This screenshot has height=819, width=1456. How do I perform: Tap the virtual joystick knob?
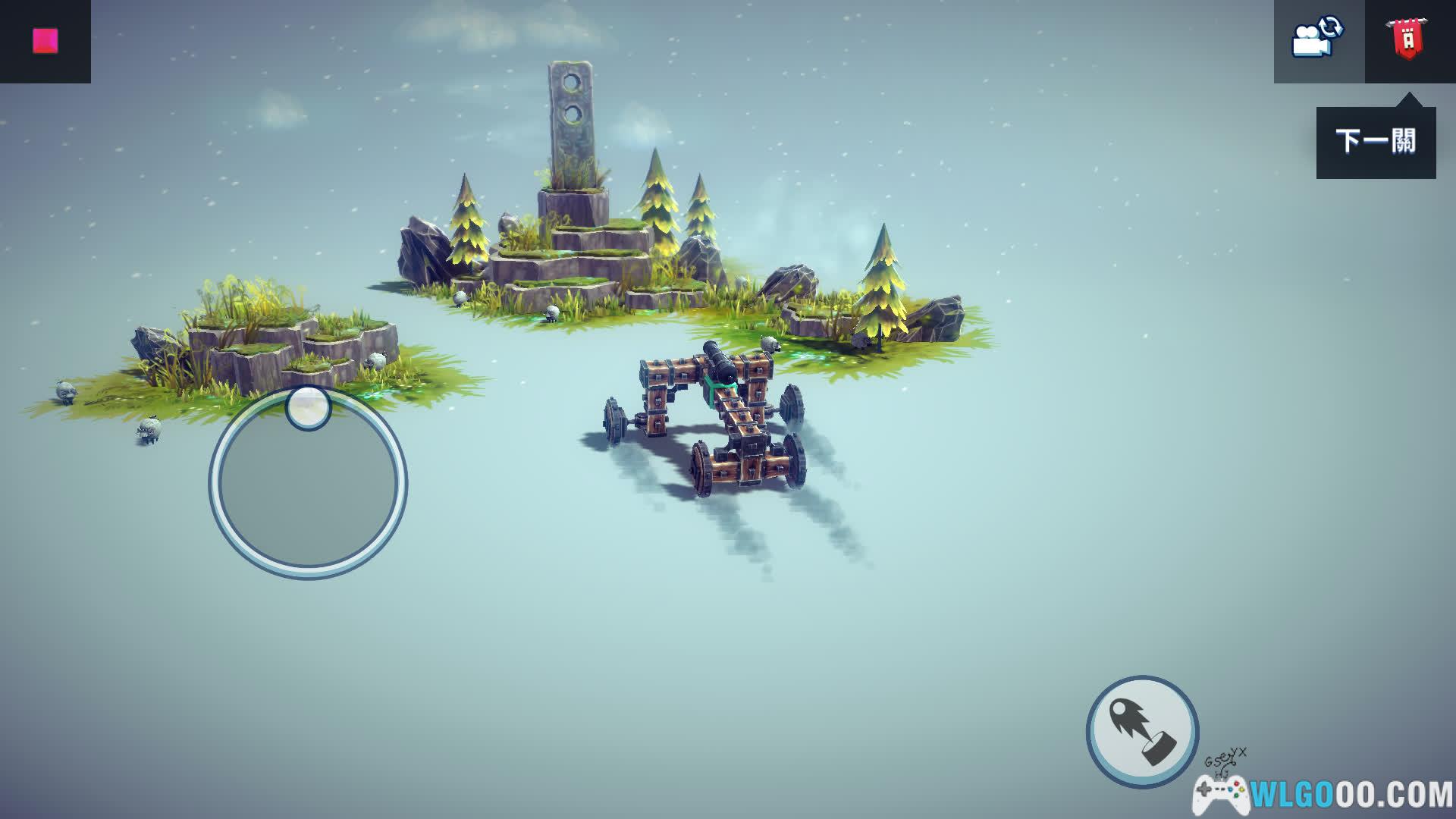coord(308,407)
